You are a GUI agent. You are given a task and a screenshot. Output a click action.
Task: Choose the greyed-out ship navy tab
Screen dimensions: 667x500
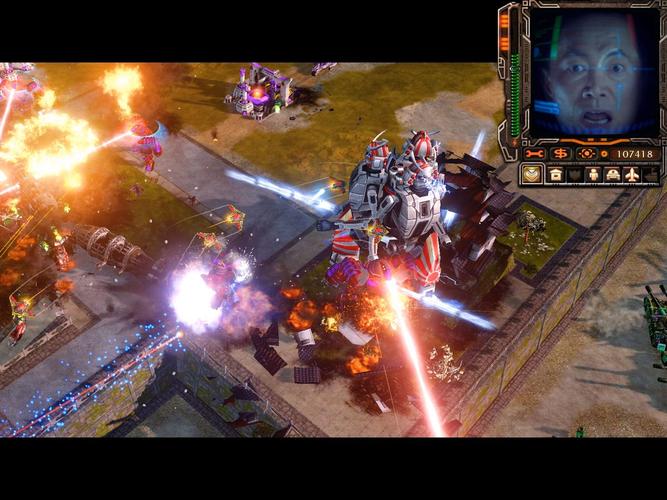(651, 174)
